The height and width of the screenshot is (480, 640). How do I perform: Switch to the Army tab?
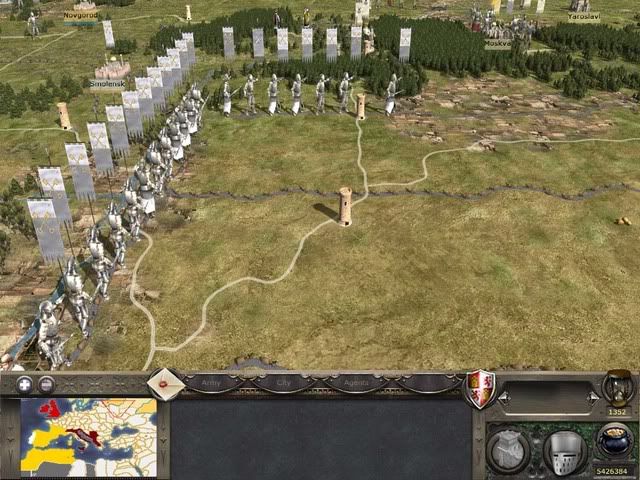tap(212, 382)
